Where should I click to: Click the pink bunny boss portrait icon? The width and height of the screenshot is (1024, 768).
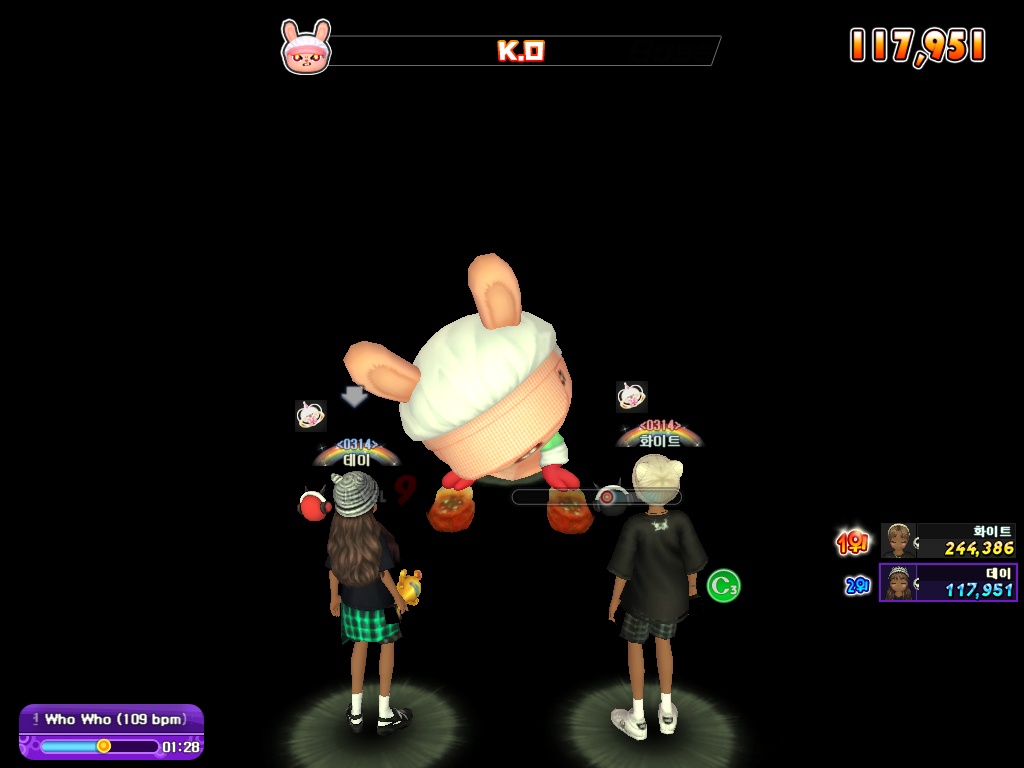pyautogui.click(x=305, y=48)
